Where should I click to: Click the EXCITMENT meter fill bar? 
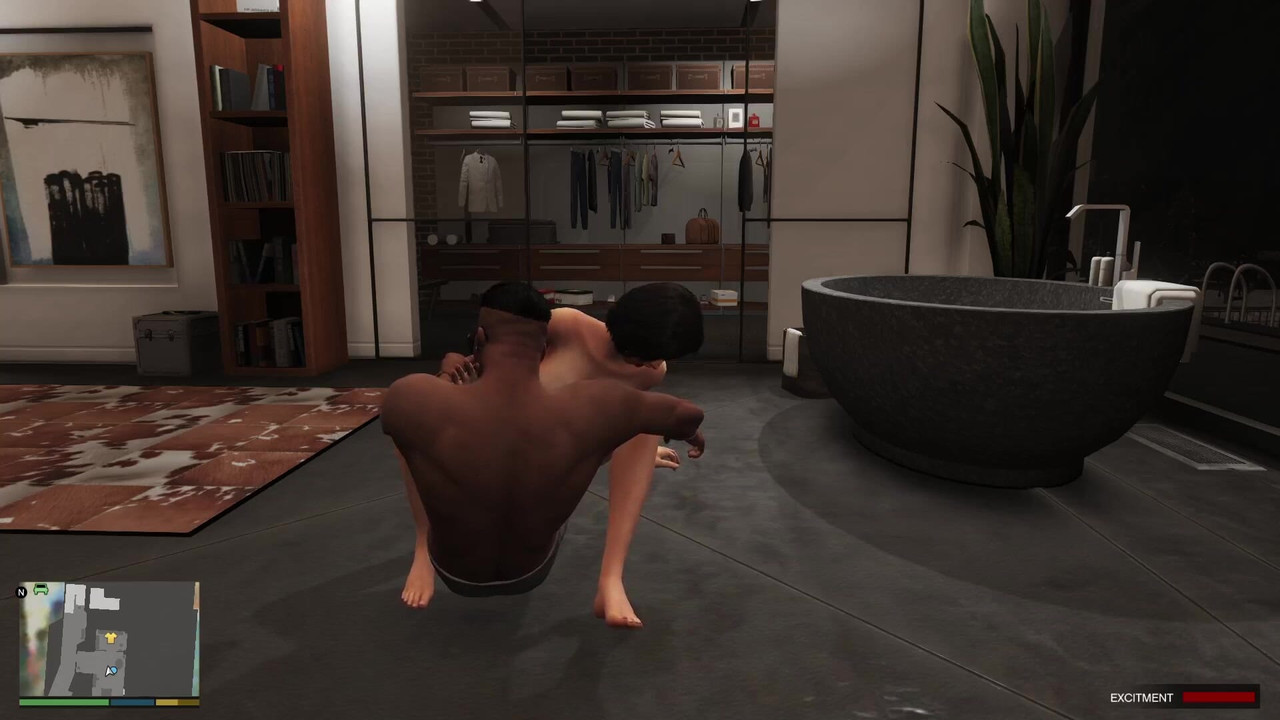coord(1218,698)
